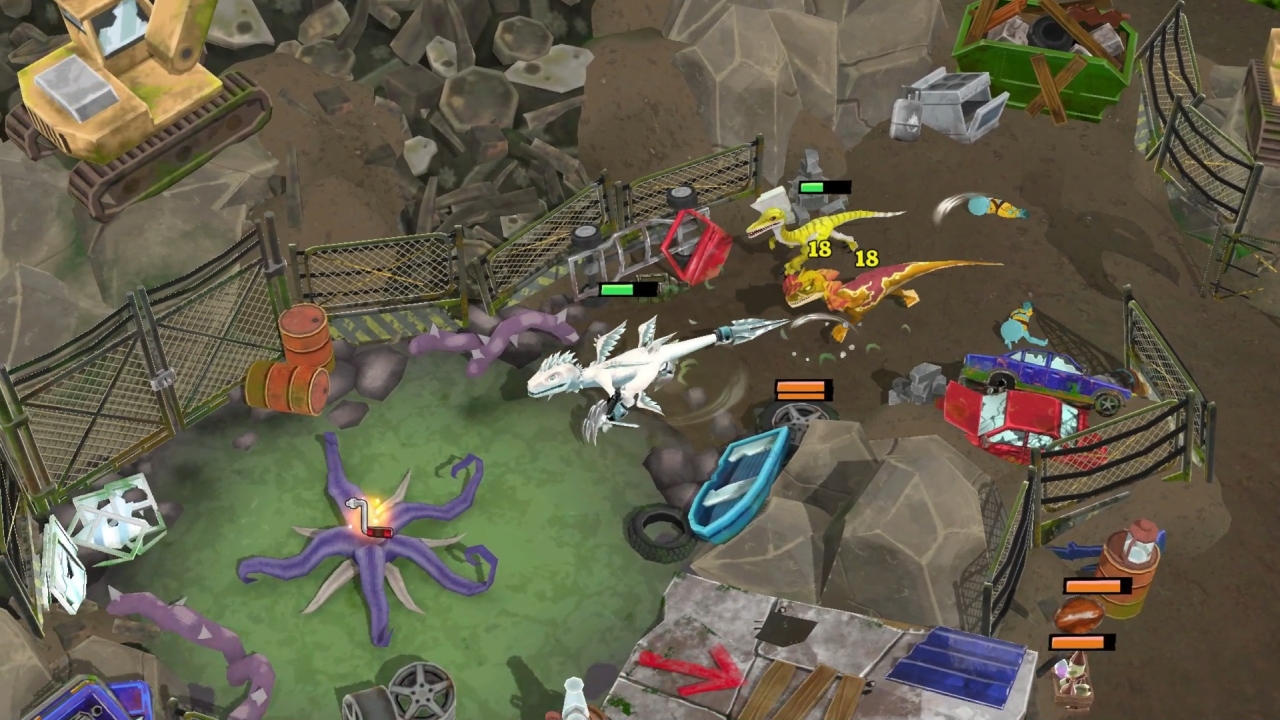
Task: Click the orange health bar above the red car
Action: pyautogui.click(x=805, y=390)
